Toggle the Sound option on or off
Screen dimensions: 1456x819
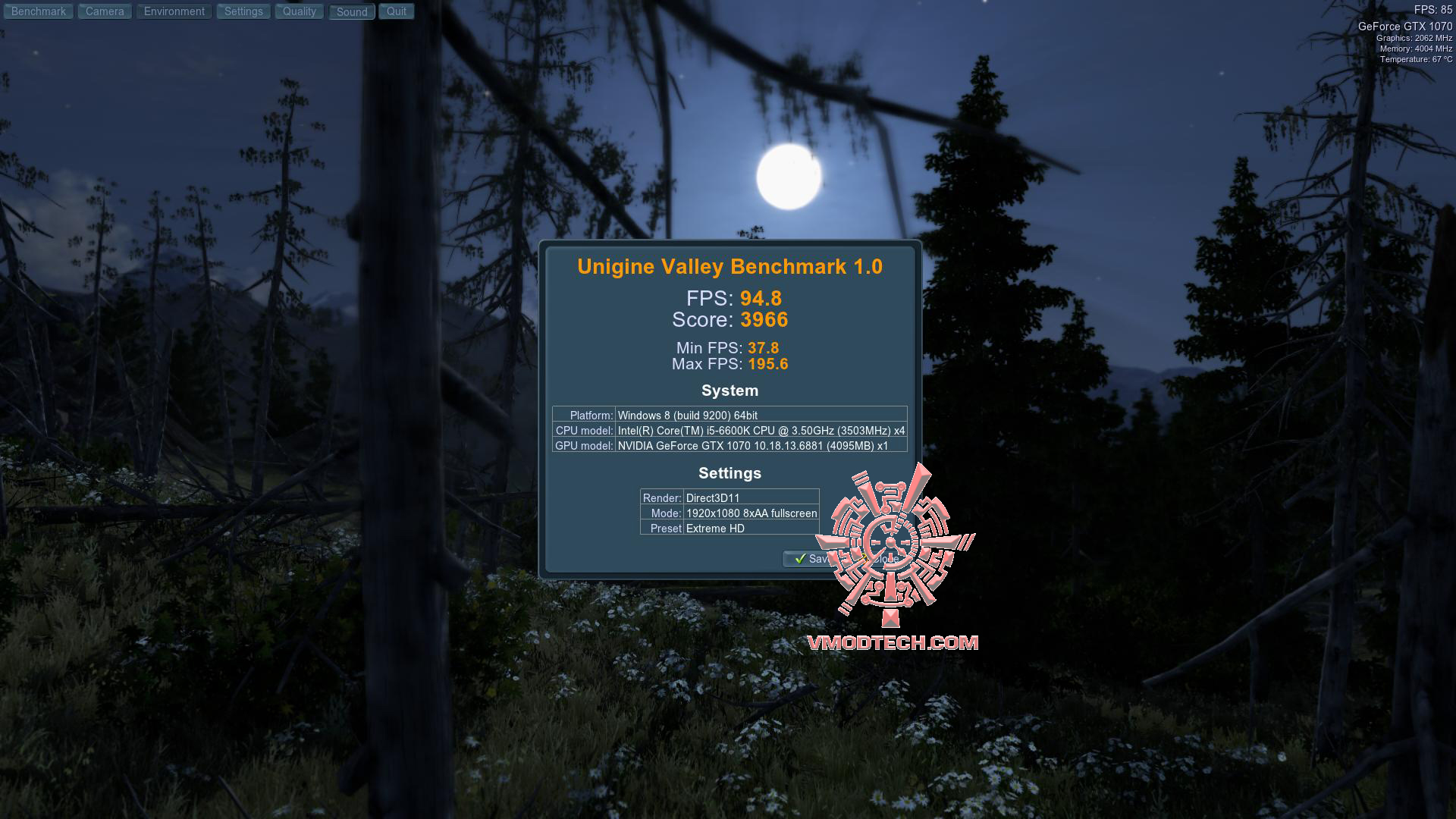tap(350, 11)
